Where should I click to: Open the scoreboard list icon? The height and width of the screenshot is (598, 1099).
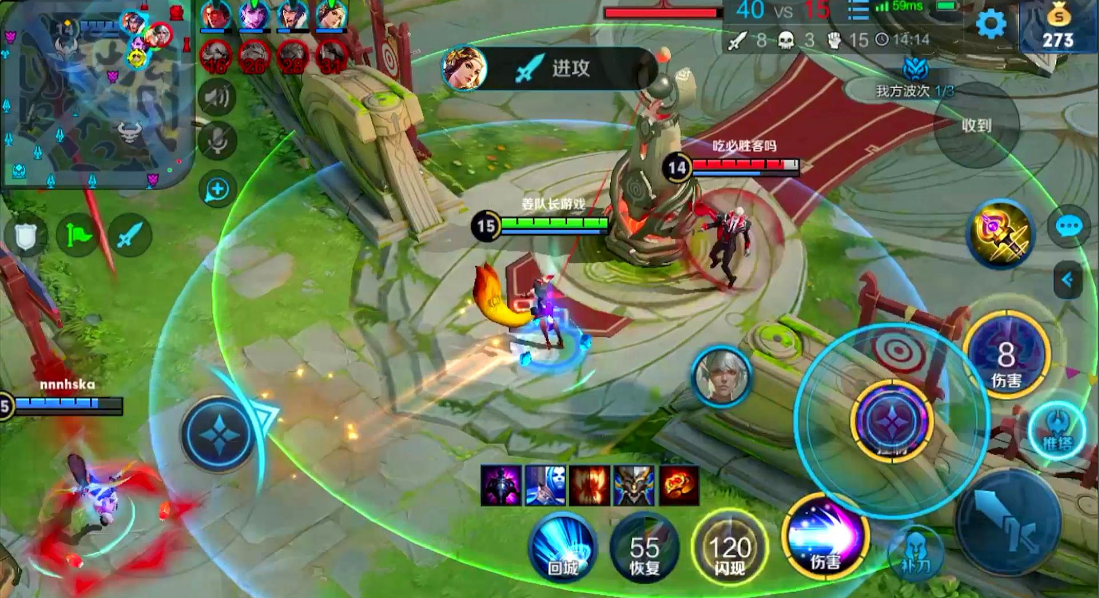pos(858,11)
